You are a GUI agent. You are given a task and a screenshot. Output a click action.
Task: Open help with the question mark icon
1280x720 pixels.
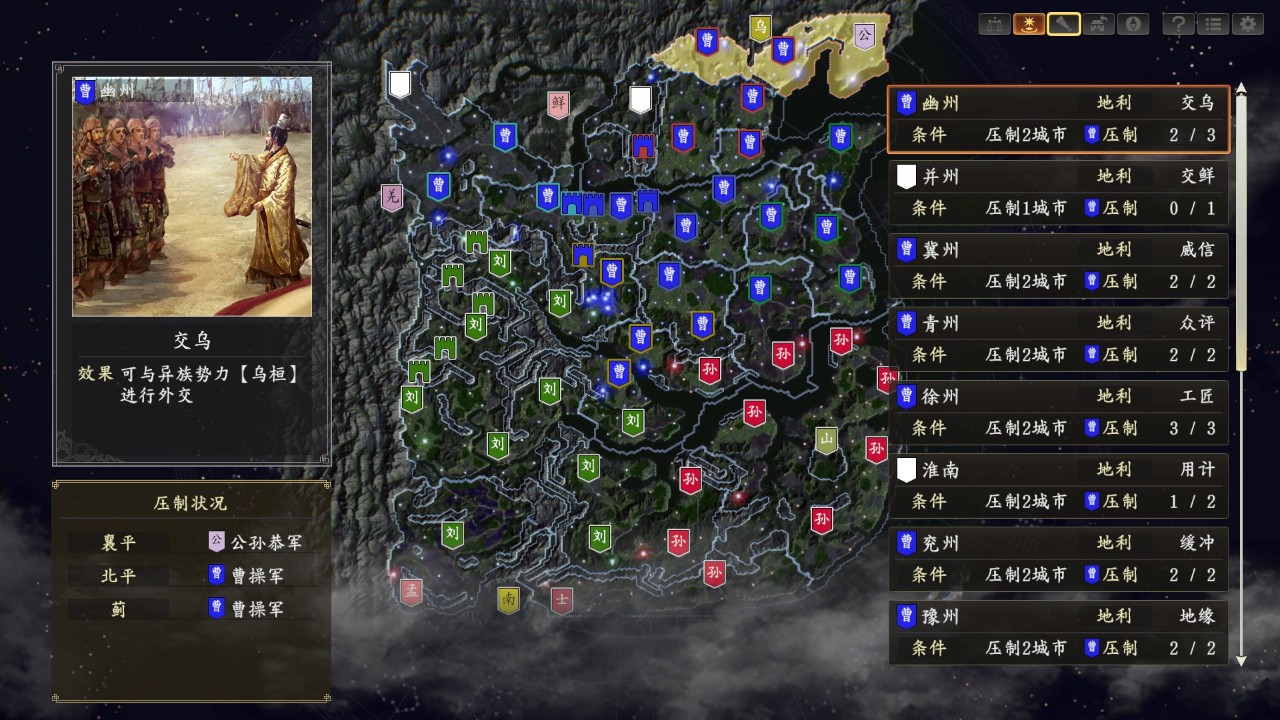1177,24
